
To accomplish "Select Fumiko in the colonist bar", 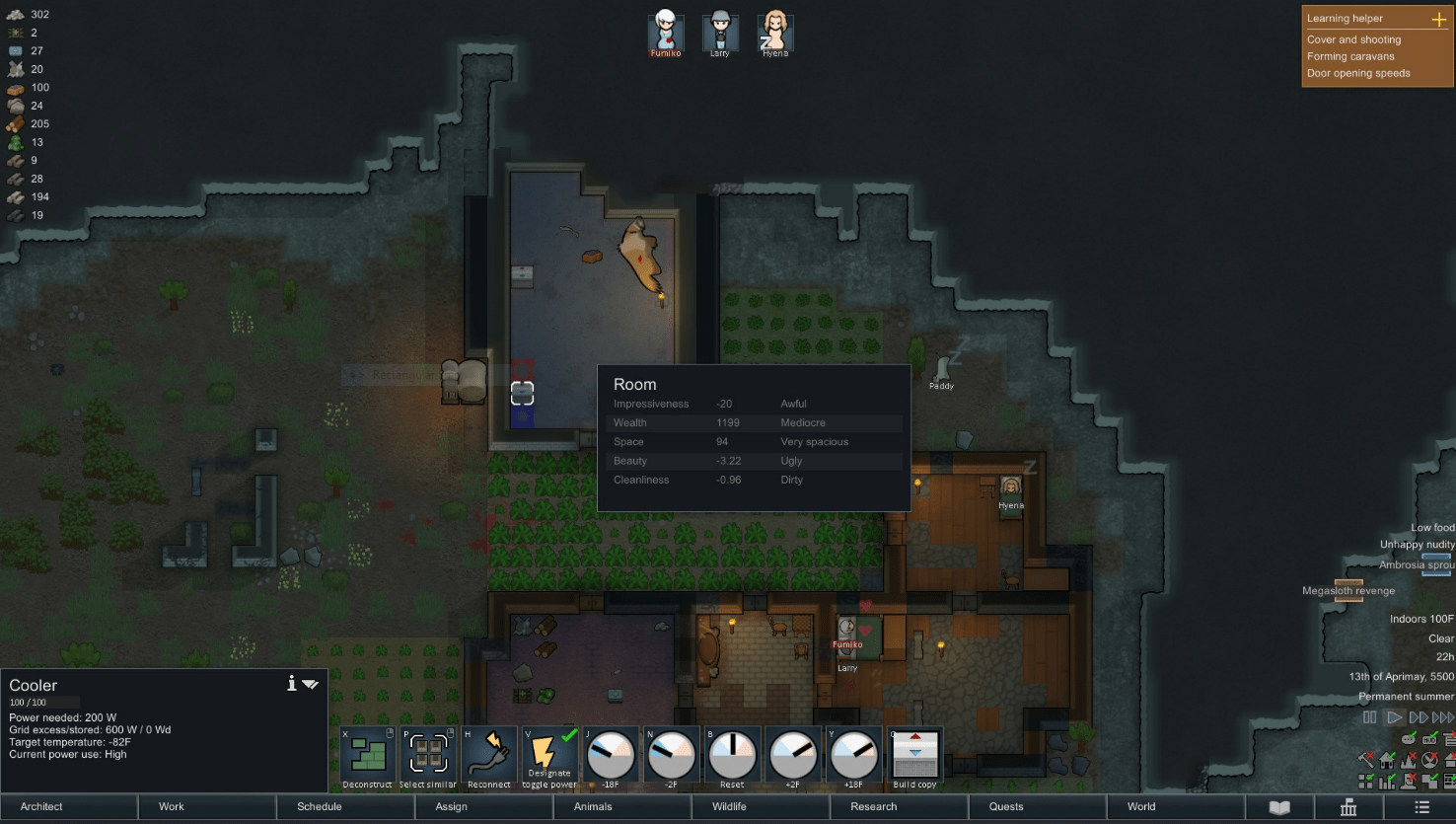I will (x=665, y=31).
